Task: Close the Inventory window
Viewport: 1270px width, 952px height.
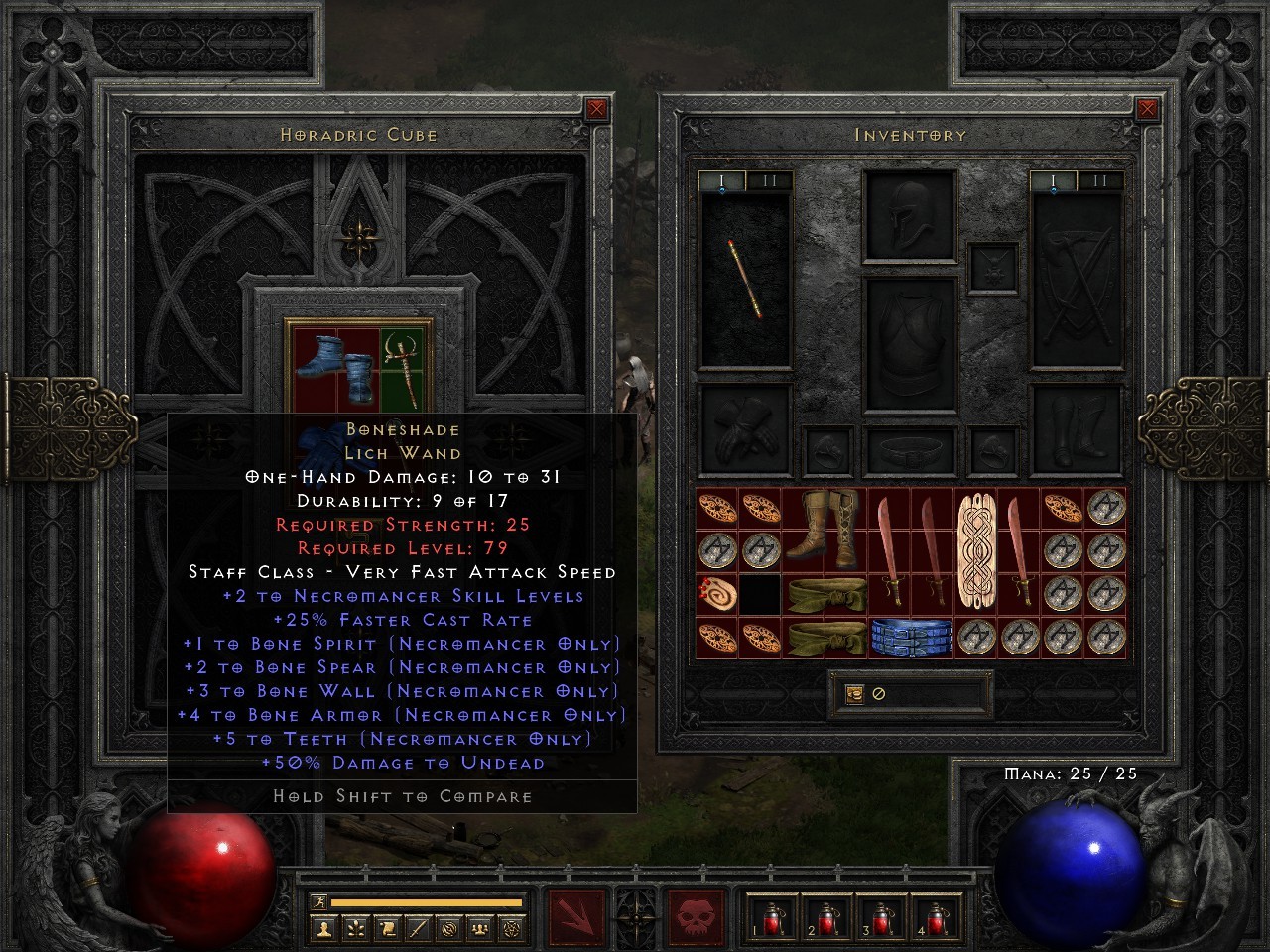Action: pos(1149,109)
